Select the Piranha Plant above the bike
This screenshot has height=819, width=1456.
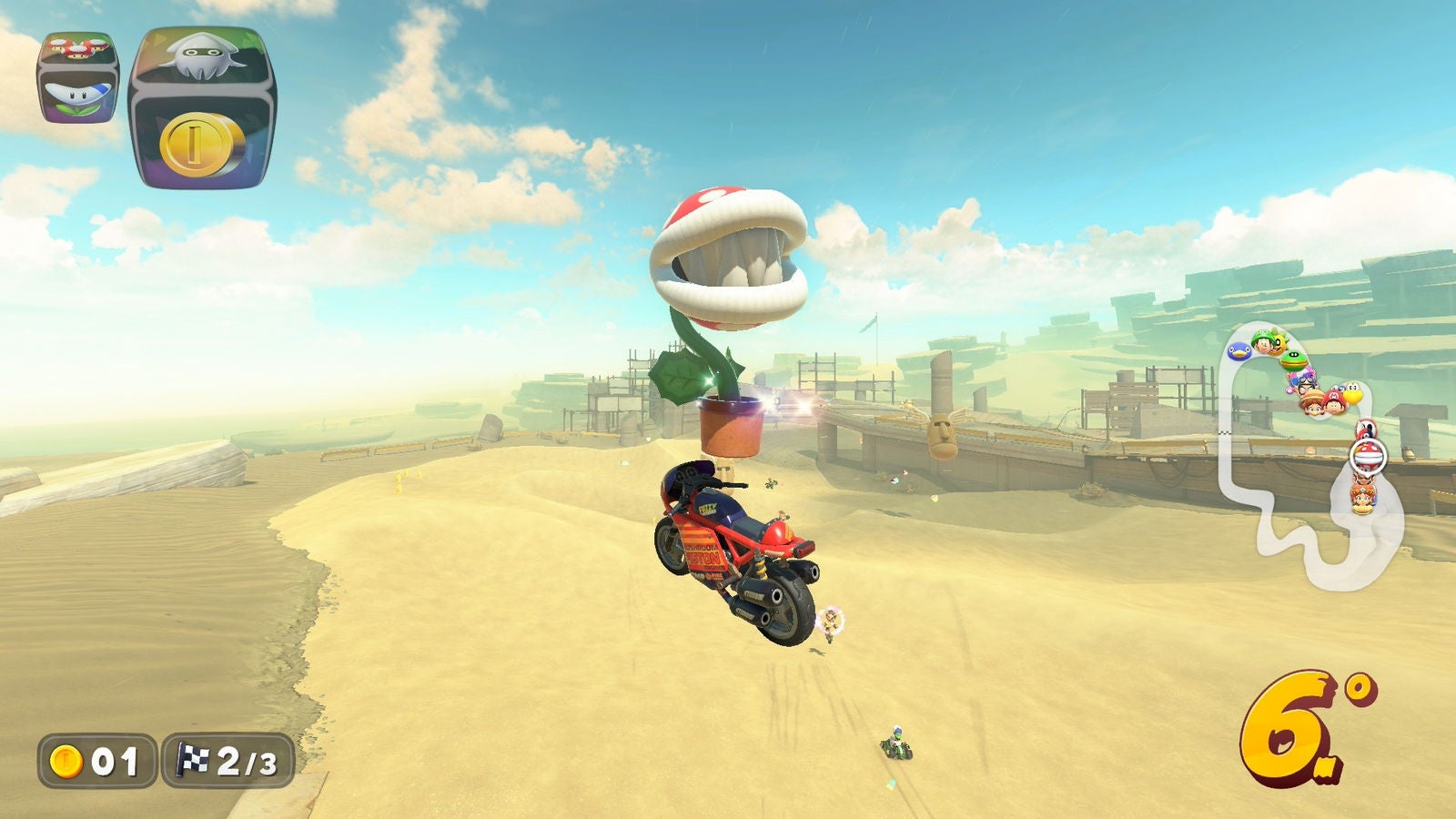(728, 255)
